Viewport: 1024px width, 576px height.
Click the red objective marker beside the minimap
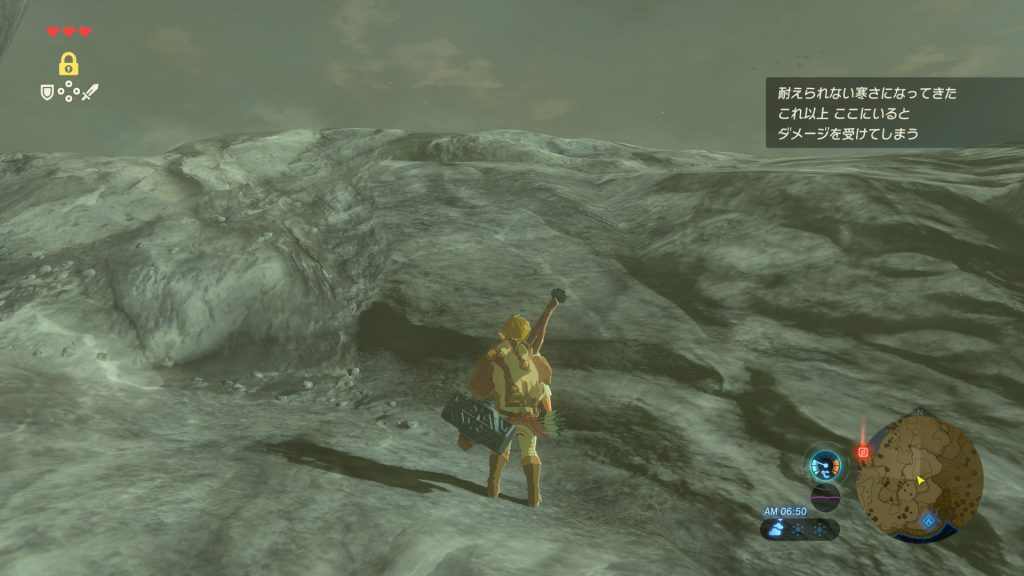(x=863, y=452)
